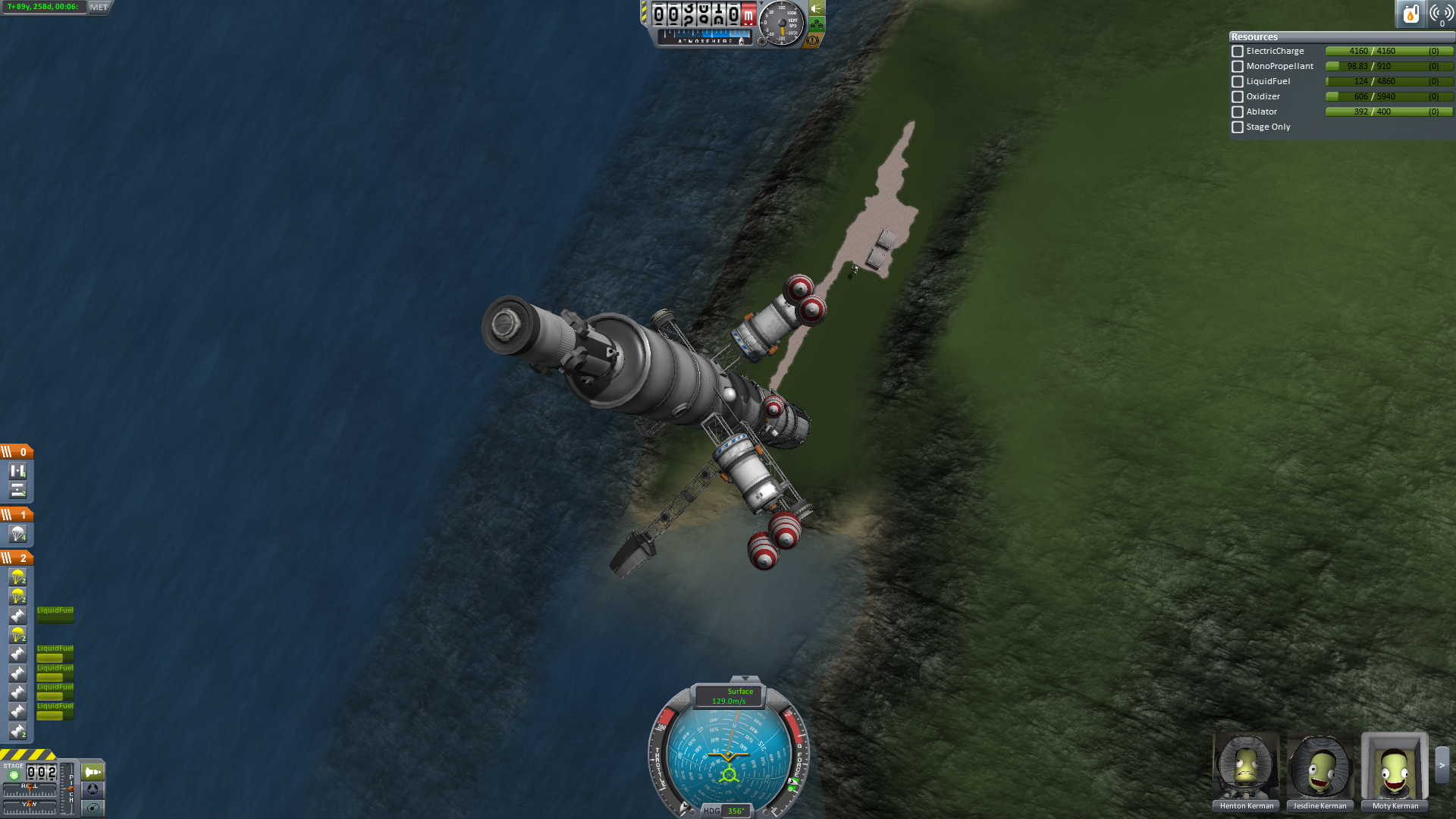This screenshot has width=1456, height=819.
Task: Check the LiquidFuel resource box
Action: [x=1238, y=82]
